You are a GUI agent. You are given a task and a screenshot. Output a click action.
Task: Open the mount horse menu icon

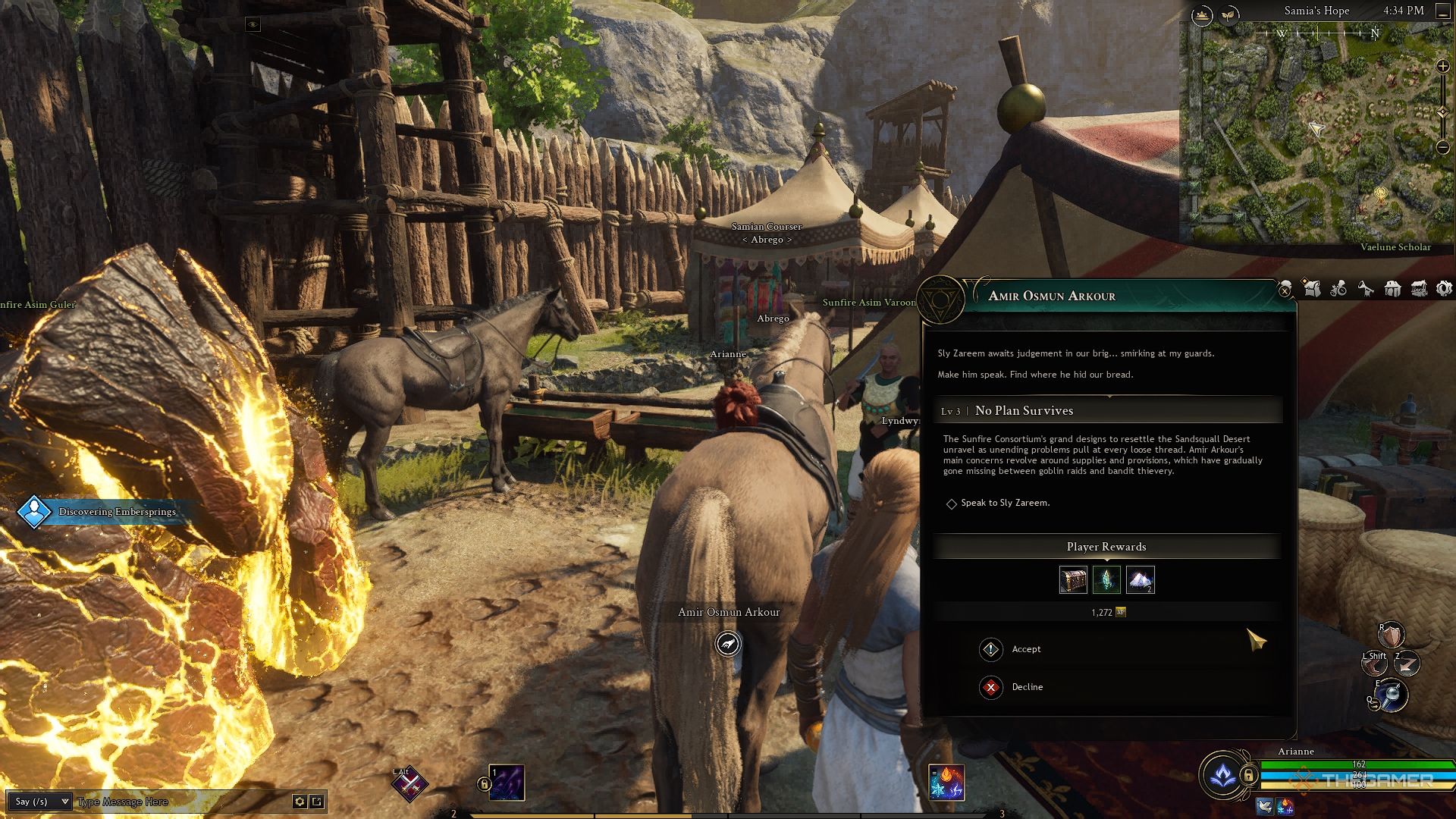[1365, 289]
